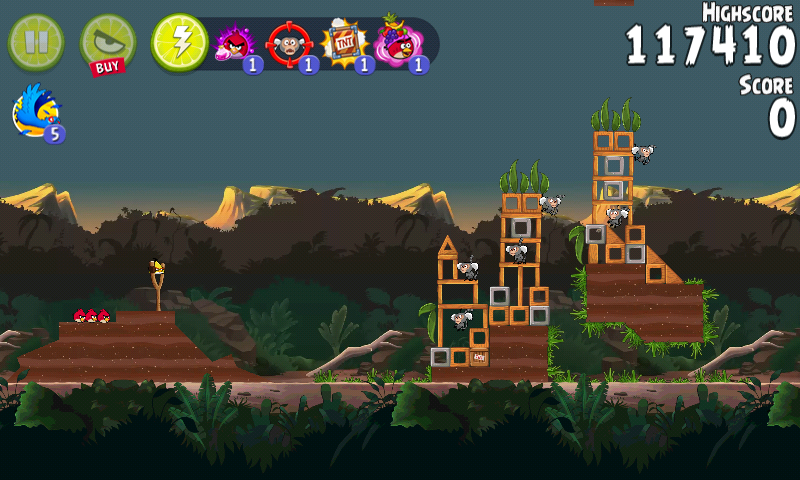The height and width of the screenshot is (480, 800).
Task: Buy the Mighty Eagle
Action: [106, 44]
